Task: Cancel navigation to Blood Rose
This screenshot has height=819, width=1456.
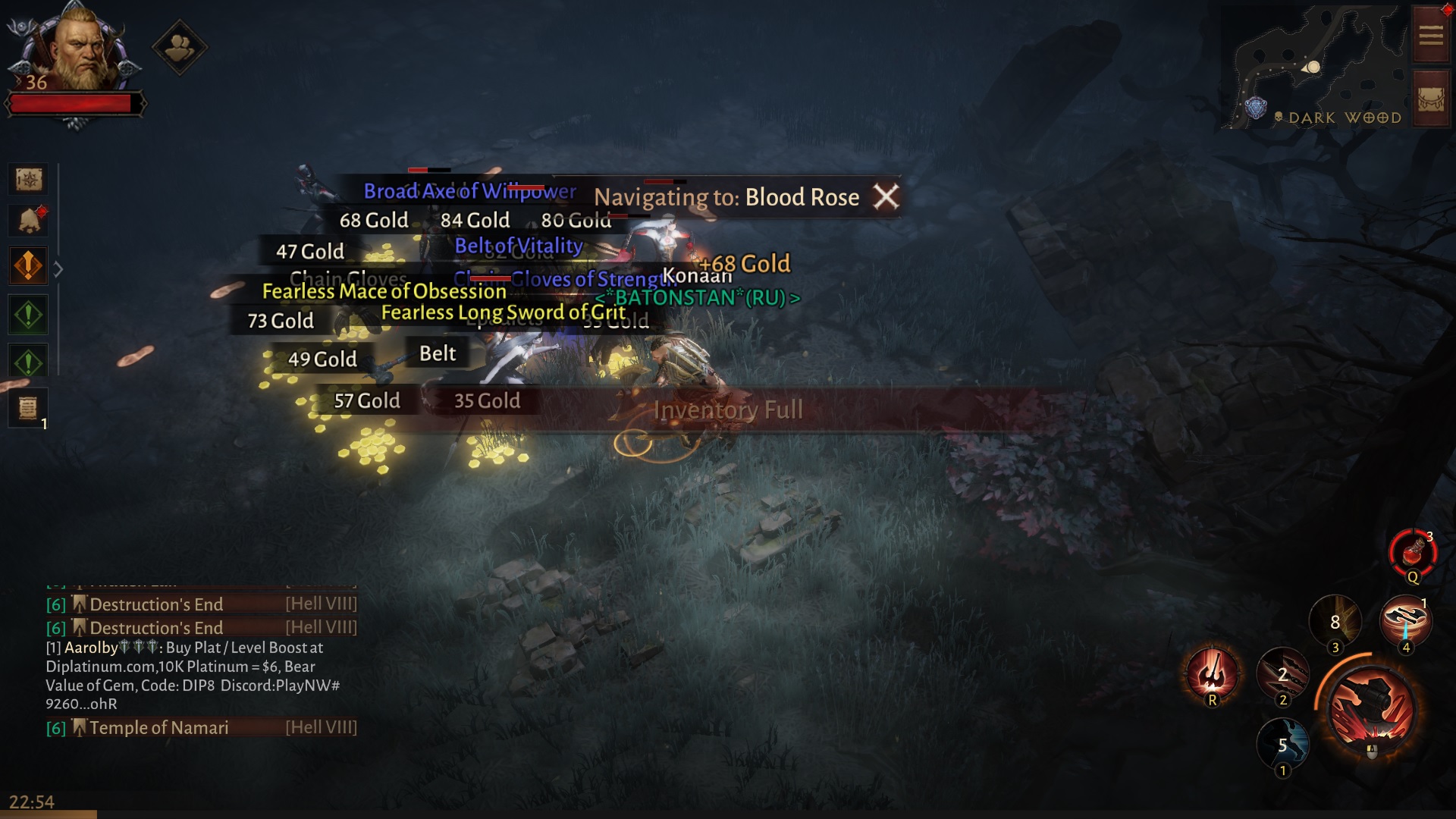Action: [885, 197]
